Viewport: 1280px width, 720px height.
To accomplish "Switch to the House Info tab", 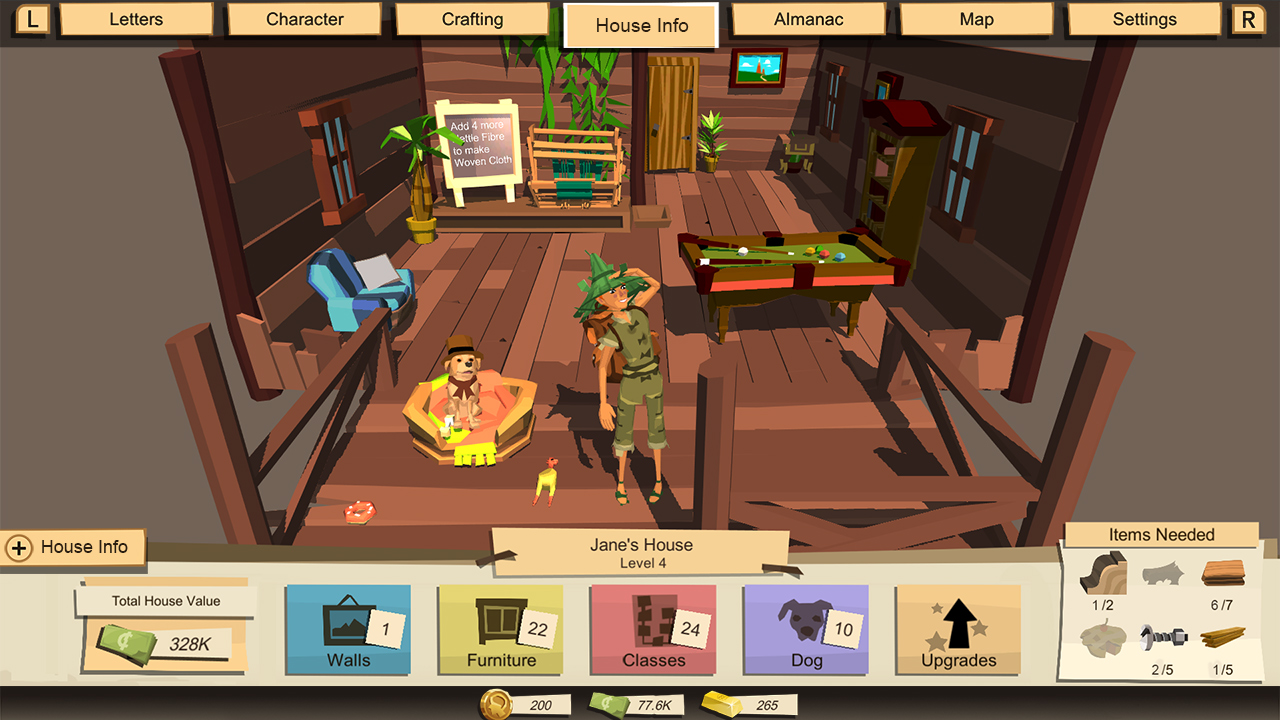I will pyautogui.click(x=641, y=26).
